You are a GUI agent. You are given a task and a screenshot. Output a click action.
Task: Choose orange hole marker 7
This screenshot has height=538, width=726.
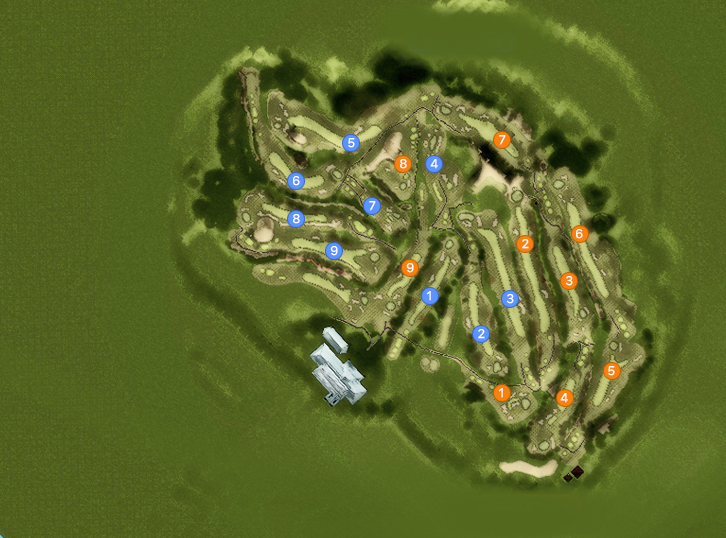(x=502, y=140)
